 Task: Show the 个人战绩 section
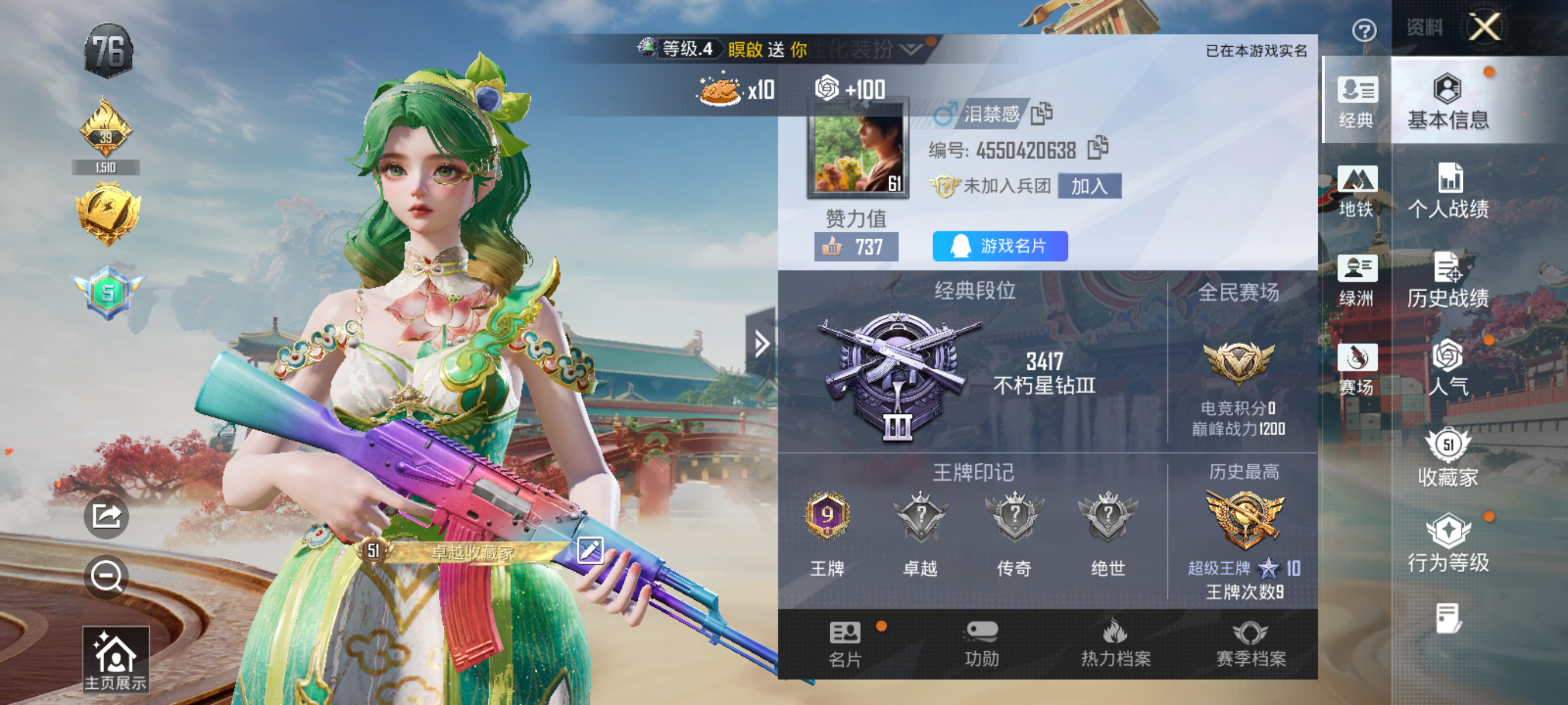pos(1448,191)
